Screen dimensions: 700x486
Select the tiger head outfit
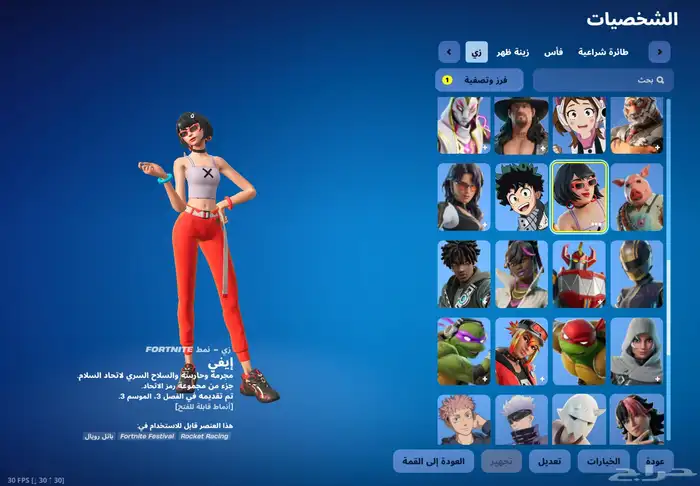click(637, 125)
